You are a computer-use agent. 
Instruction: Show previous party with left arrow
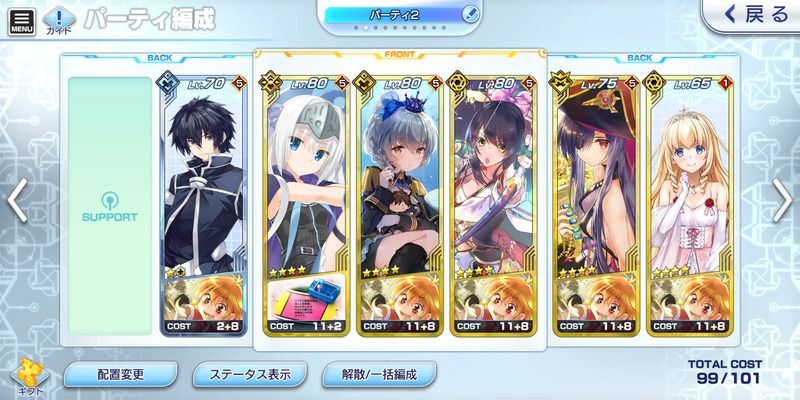[x=16, y=202]
